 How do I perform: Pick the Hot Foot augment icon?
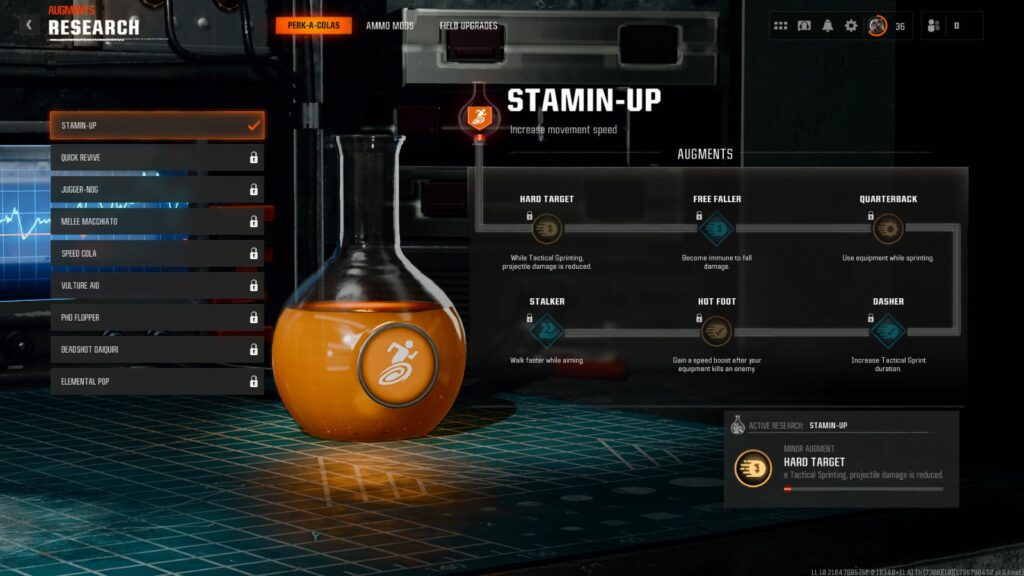pos(716,331)
